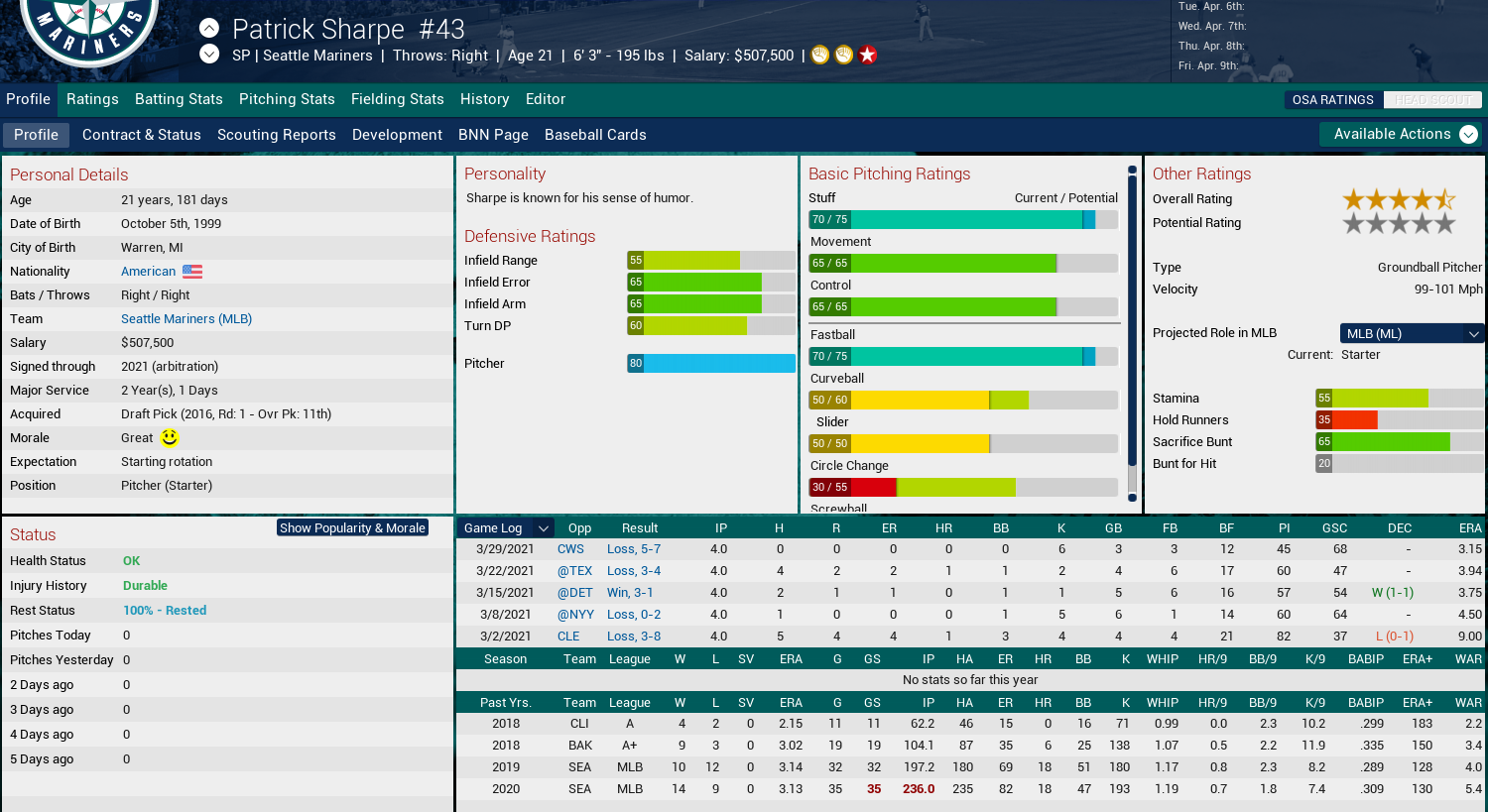View the Scouting Reports subtab
This screenshot has height=812, width=1488.
276,135
